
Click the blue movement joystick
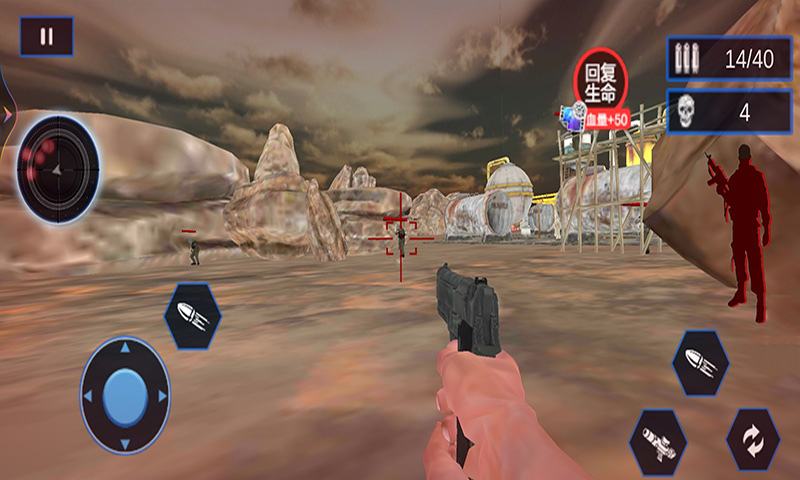tap(125, 395)
